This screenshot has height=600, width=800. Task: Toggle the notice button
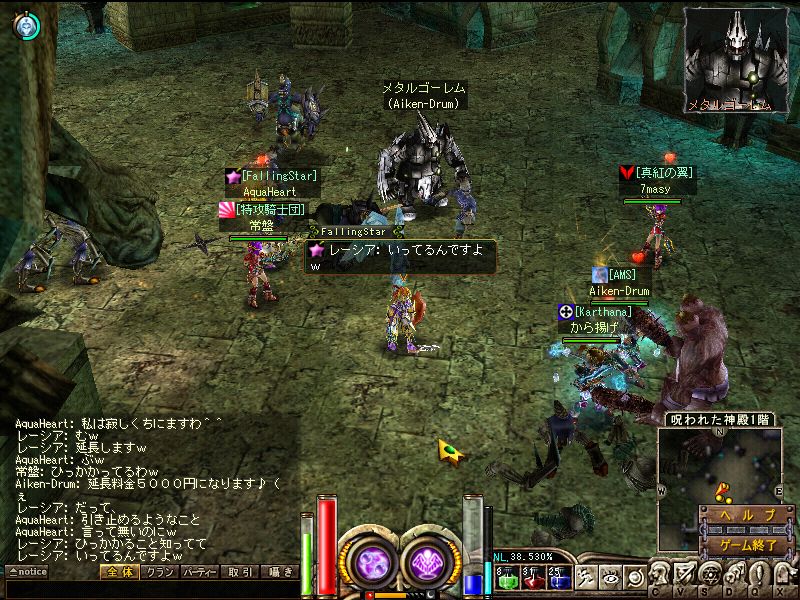click(27, 572)
